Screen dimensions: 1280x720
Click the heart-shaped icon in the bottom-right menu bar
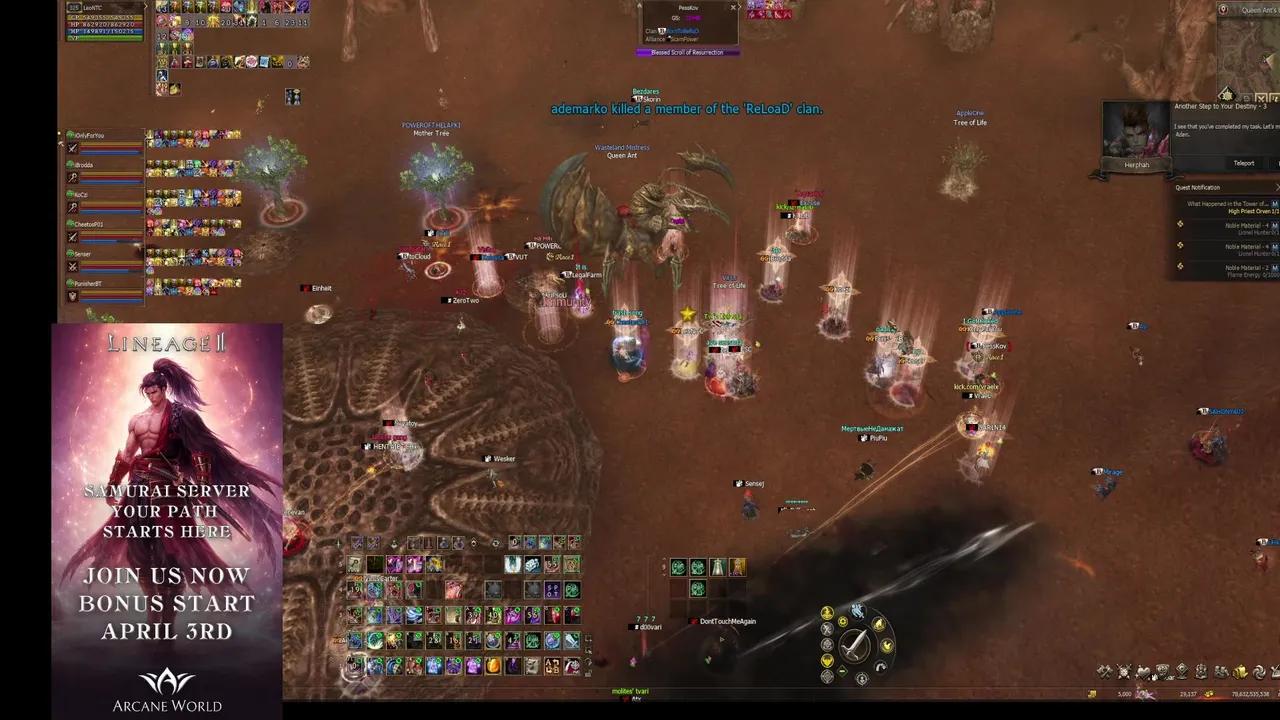coord(1143,671)
